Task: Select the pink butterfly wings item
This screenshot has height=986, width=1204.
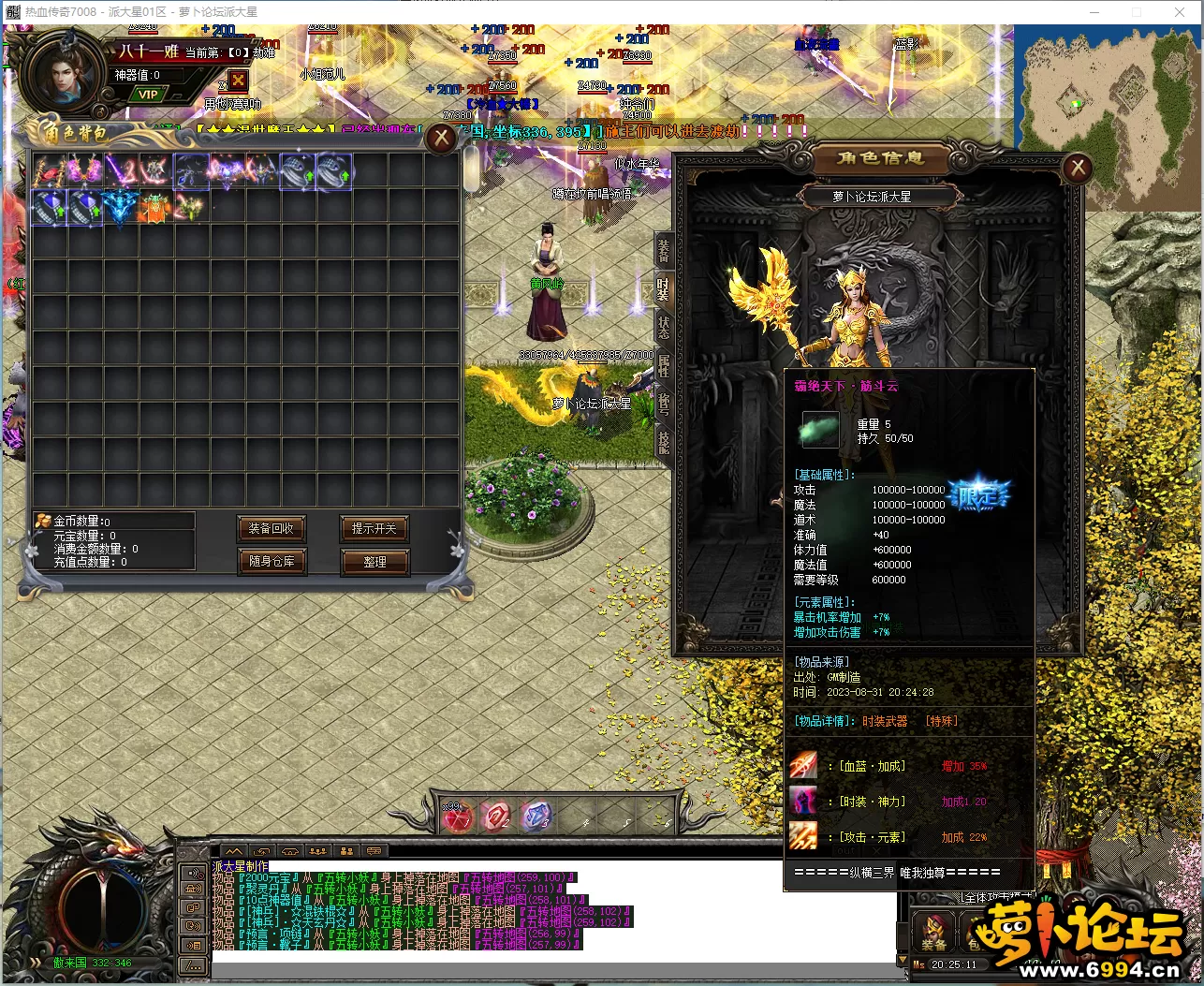Action: [x=84, y=171]
